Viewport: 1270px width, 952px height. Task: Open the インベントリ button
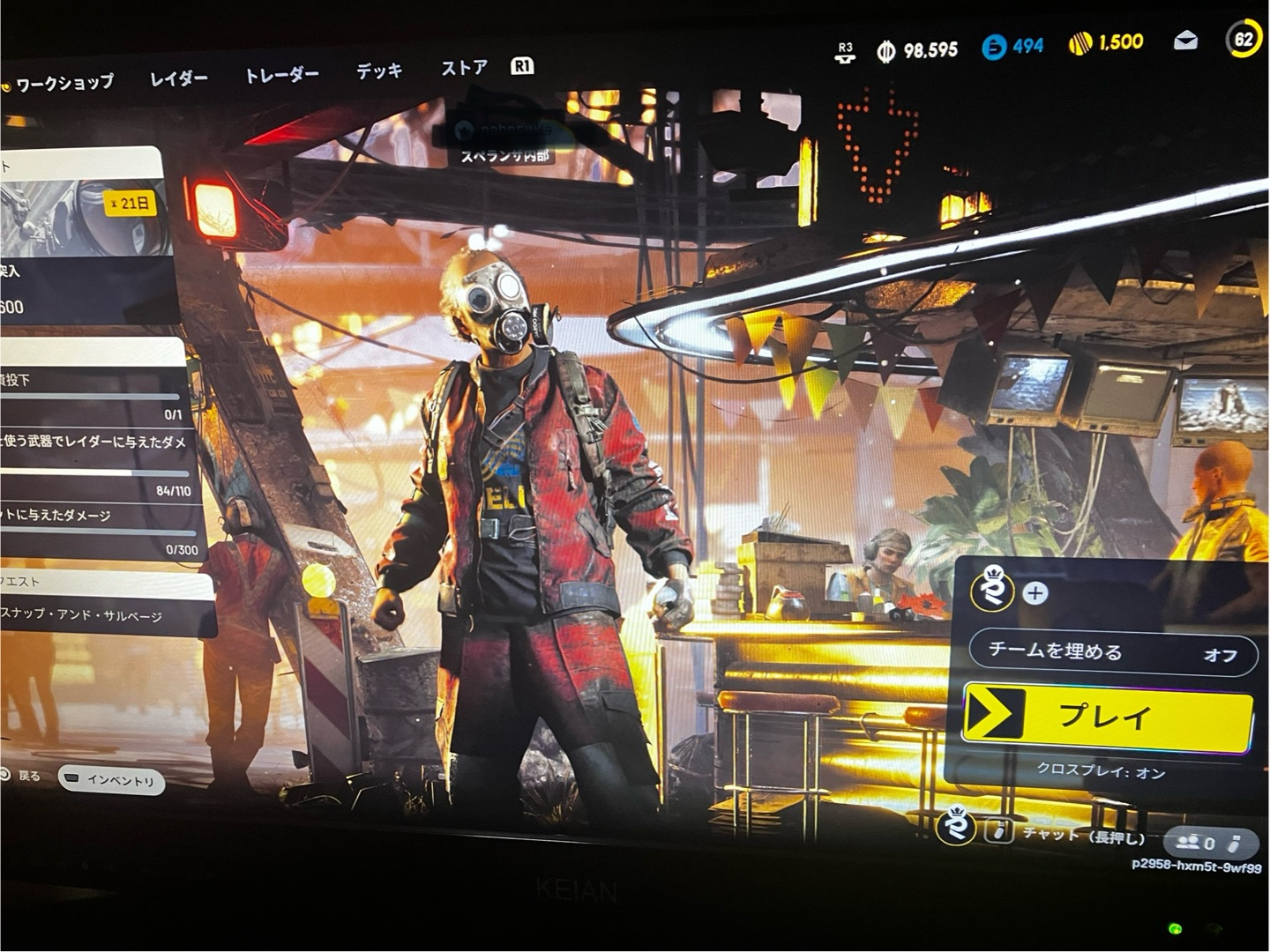point(112,780)
